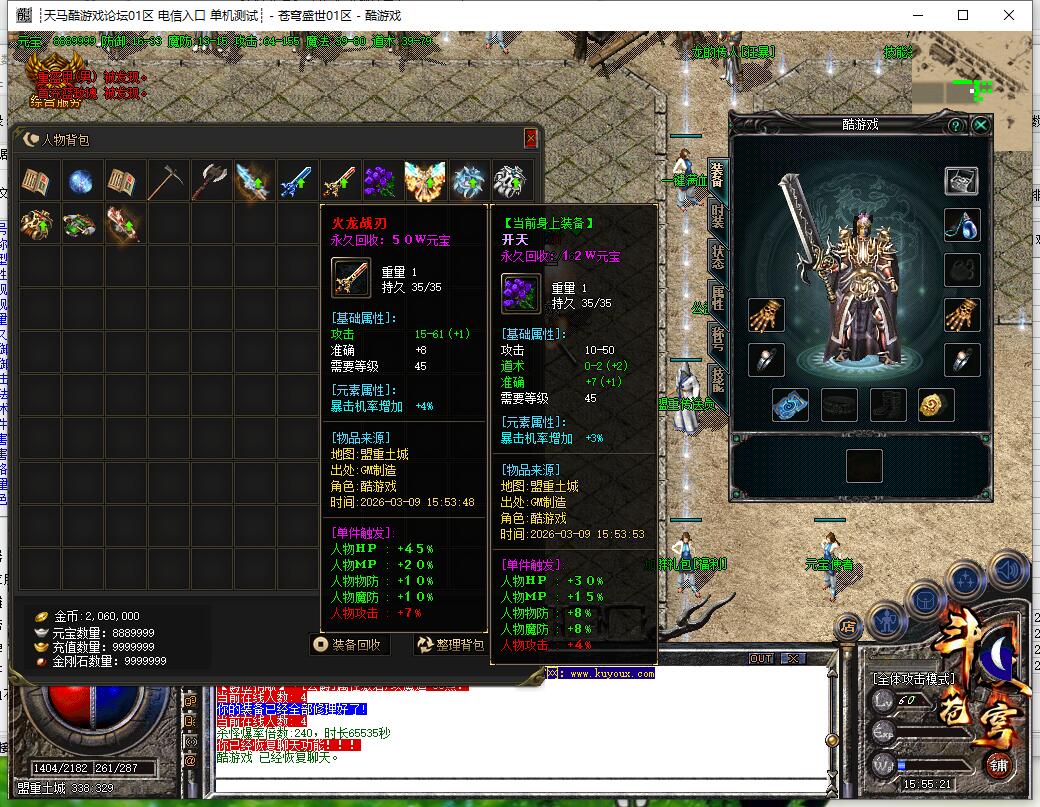This screenshot has height=807, width=1040.
Task: Open the round 店 shop button
Action: click(848, 627)
